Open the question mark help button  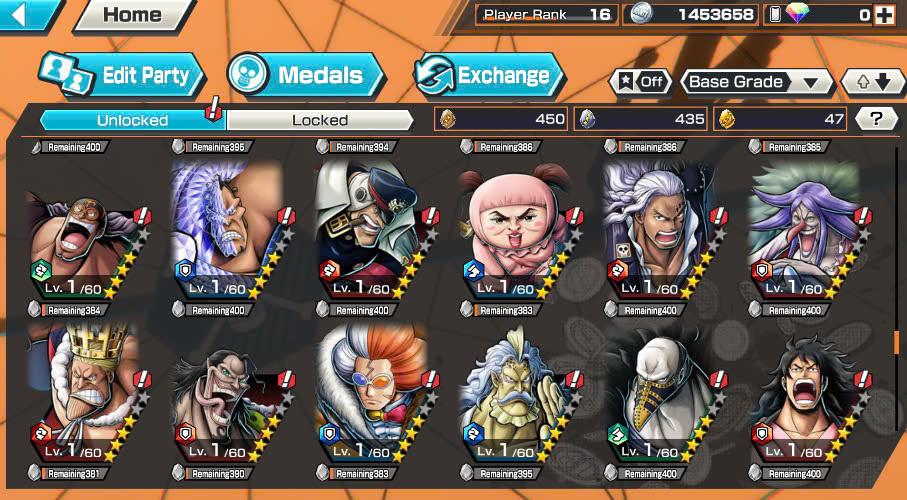pyautogui.click(x=877, y=119)
